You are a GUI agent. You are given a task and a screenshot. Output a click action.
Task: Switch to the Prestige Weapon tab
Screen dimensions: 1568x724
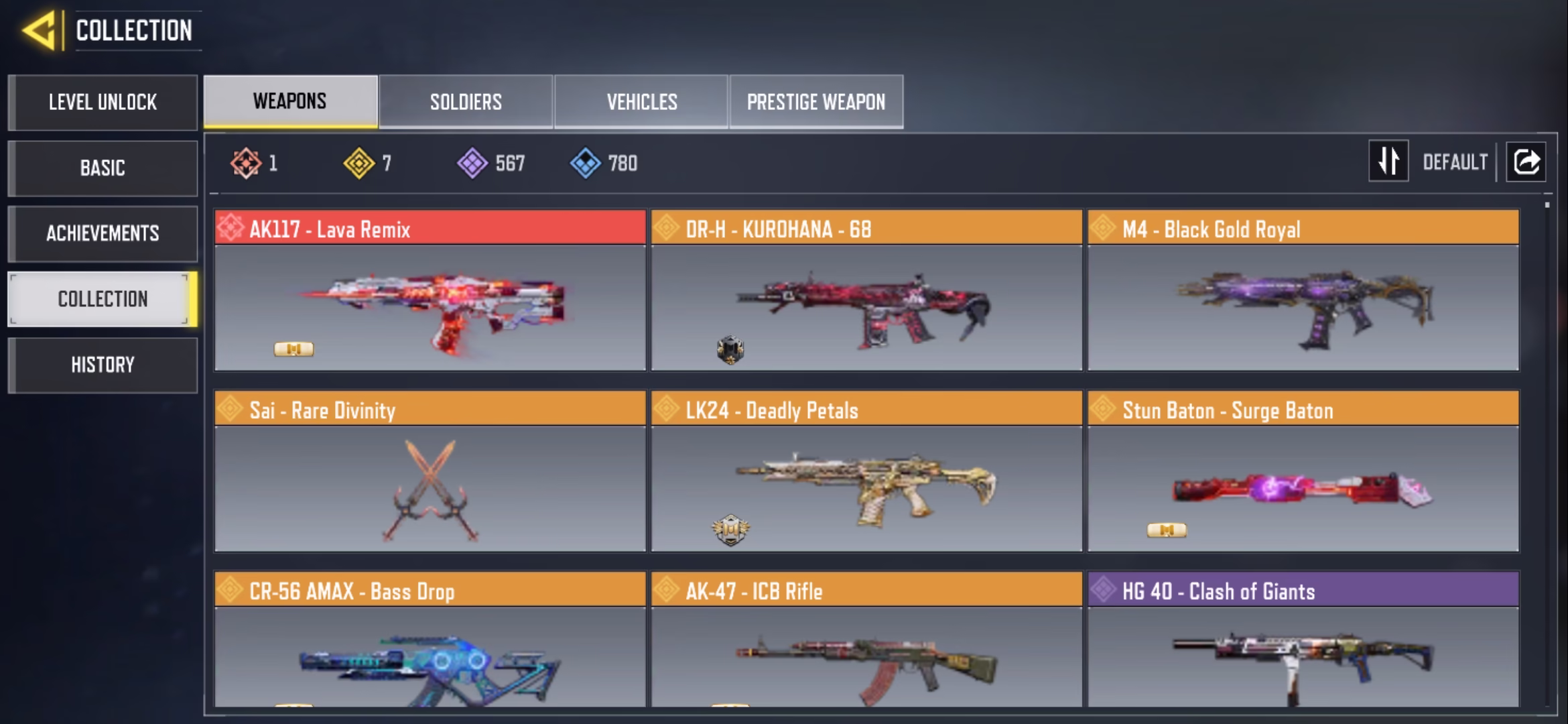pyautogui.click(x=816, y=102)
